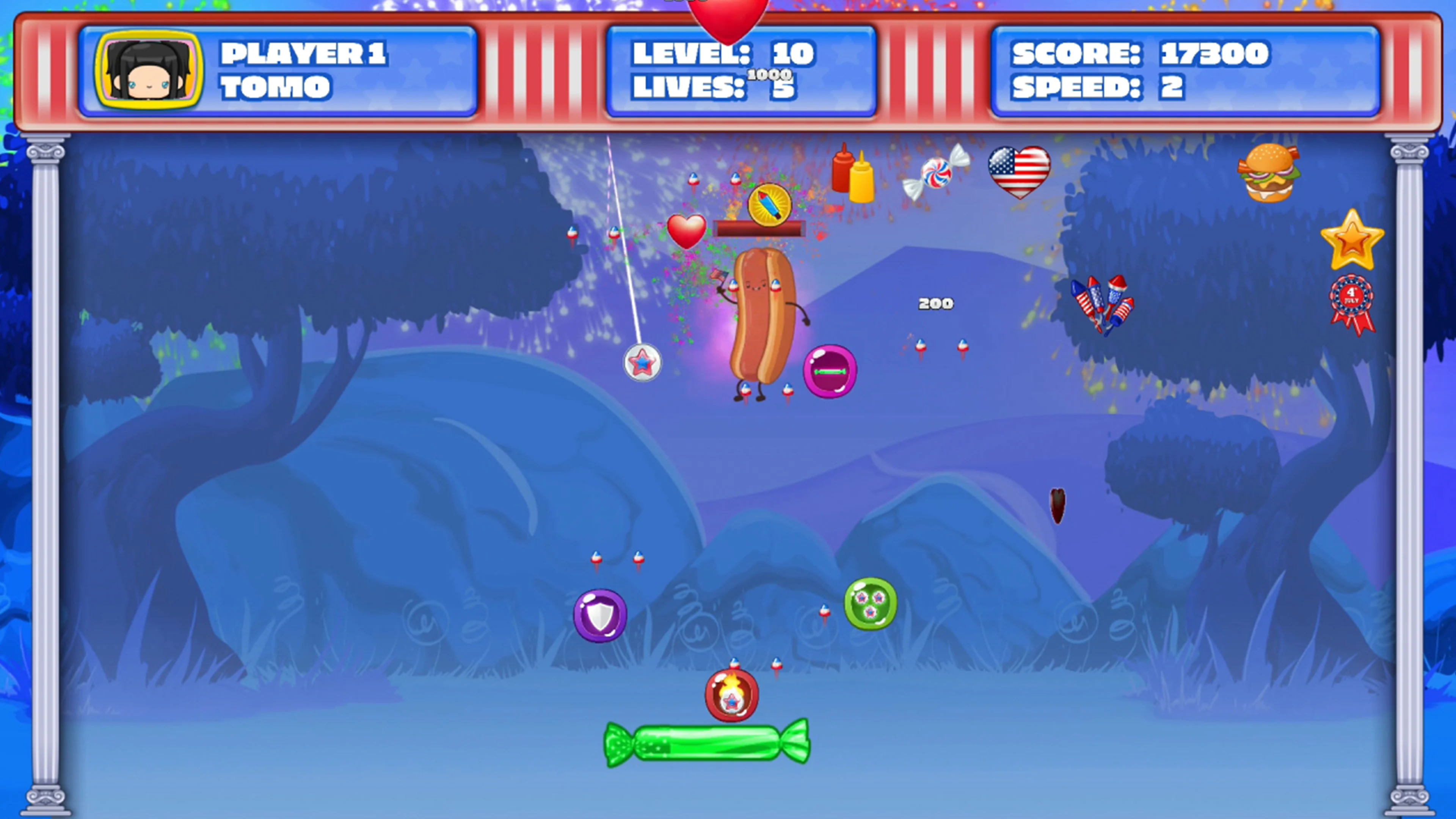Click the TOMO player name text
1456x819 pixels.
(275, 88)
